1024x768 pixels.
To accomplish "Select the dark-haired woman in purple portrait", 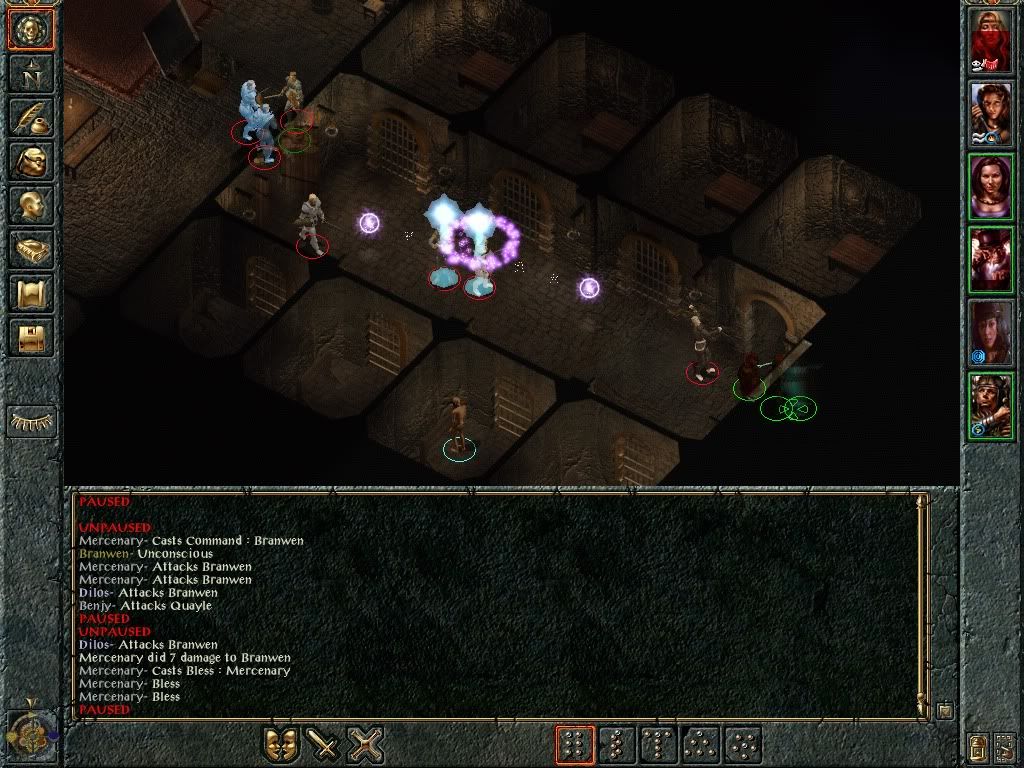I will pyautogui.click(x=991, y=186).
